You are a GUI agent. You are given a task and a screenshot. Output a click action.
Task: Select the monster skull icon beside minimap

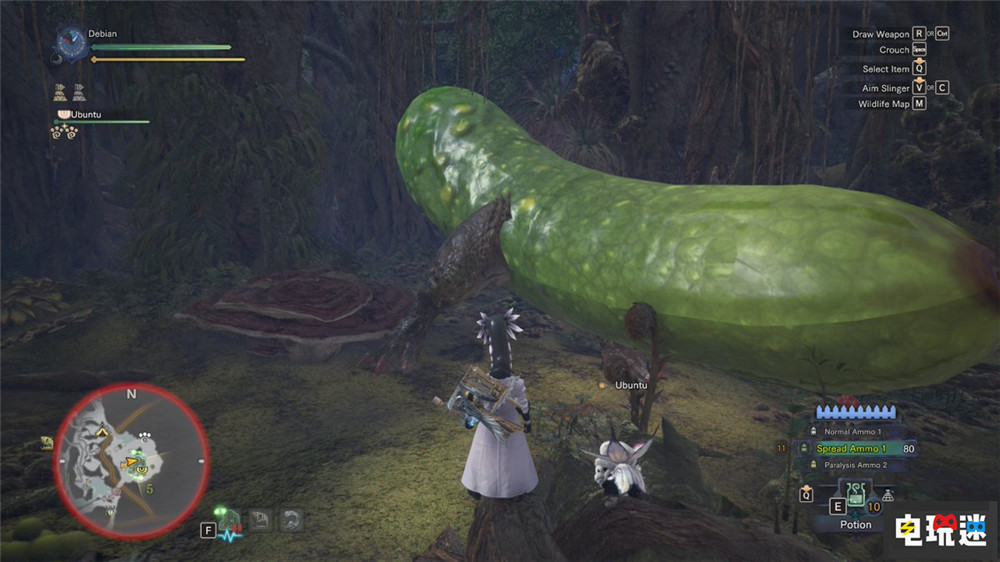[47, 442]
